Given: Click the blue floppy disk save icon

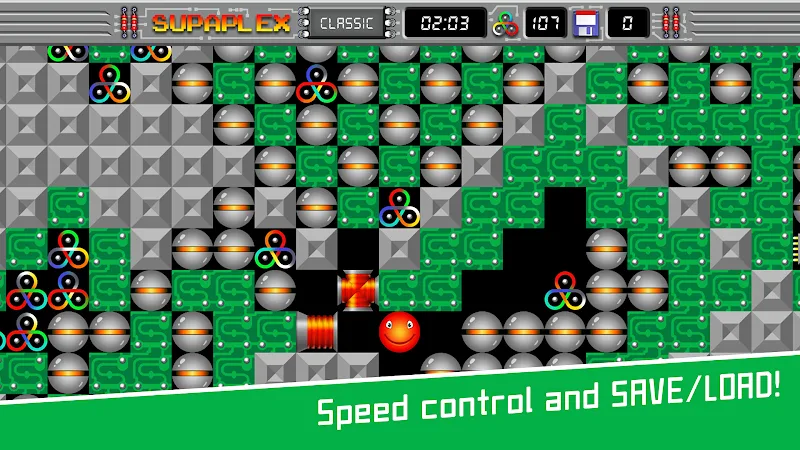Looking at the screenshot, I should point(586,22).
